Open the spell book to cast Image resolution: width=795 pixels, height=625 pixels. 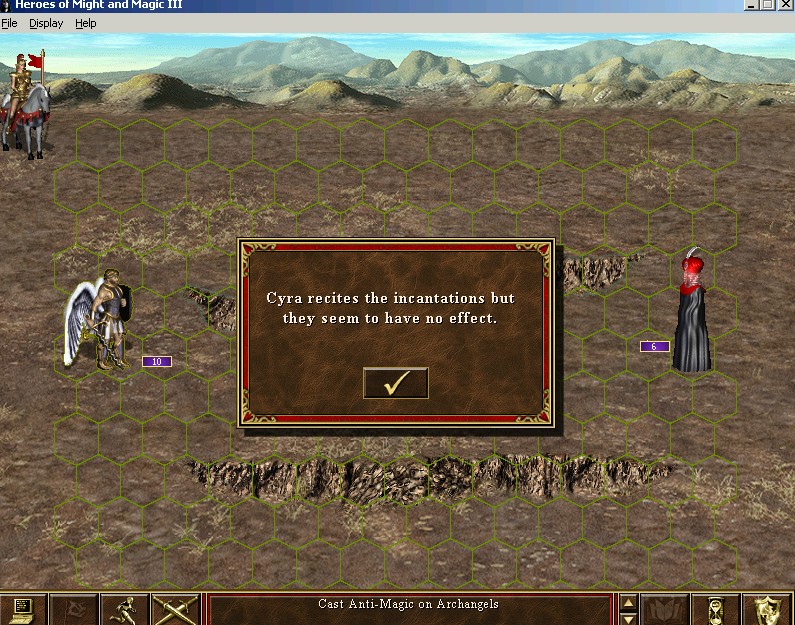[x=665, y=609]
